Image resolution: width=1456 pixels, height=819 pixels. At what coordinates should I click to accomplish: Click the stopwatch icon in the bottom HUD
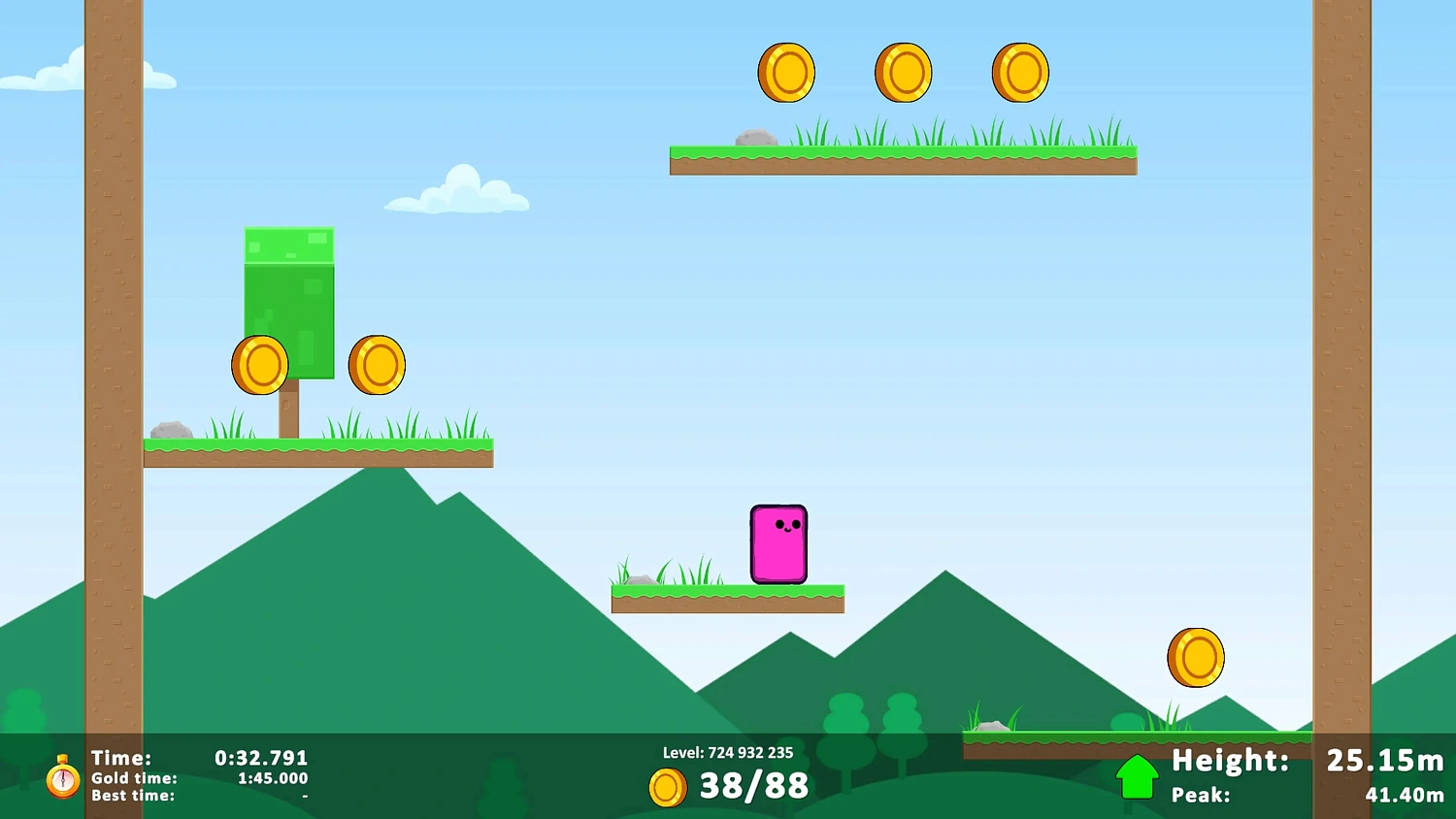[x=62, y=777]
